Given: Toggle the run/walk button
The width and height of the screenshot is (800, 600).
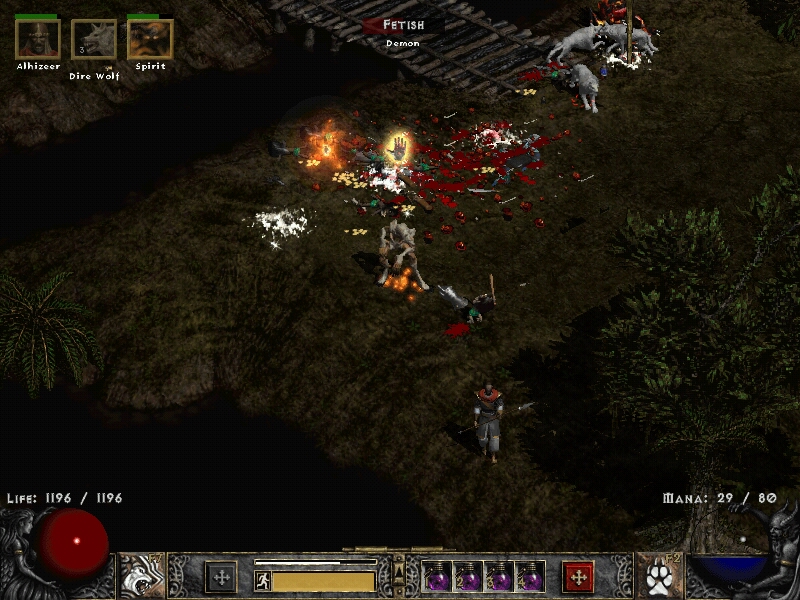Looking at the screenshot, I should point(263,581).
